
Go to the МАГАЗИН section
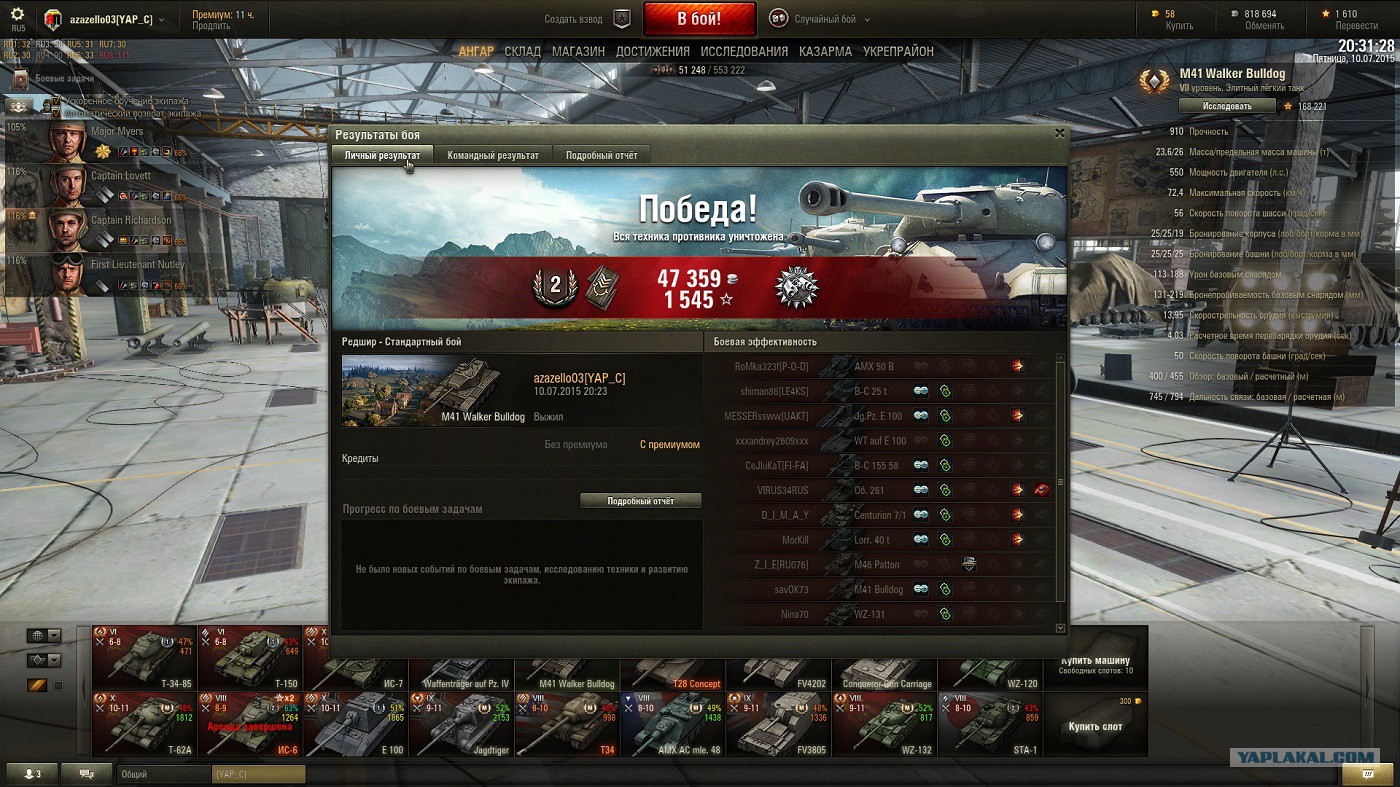[578, 51]
